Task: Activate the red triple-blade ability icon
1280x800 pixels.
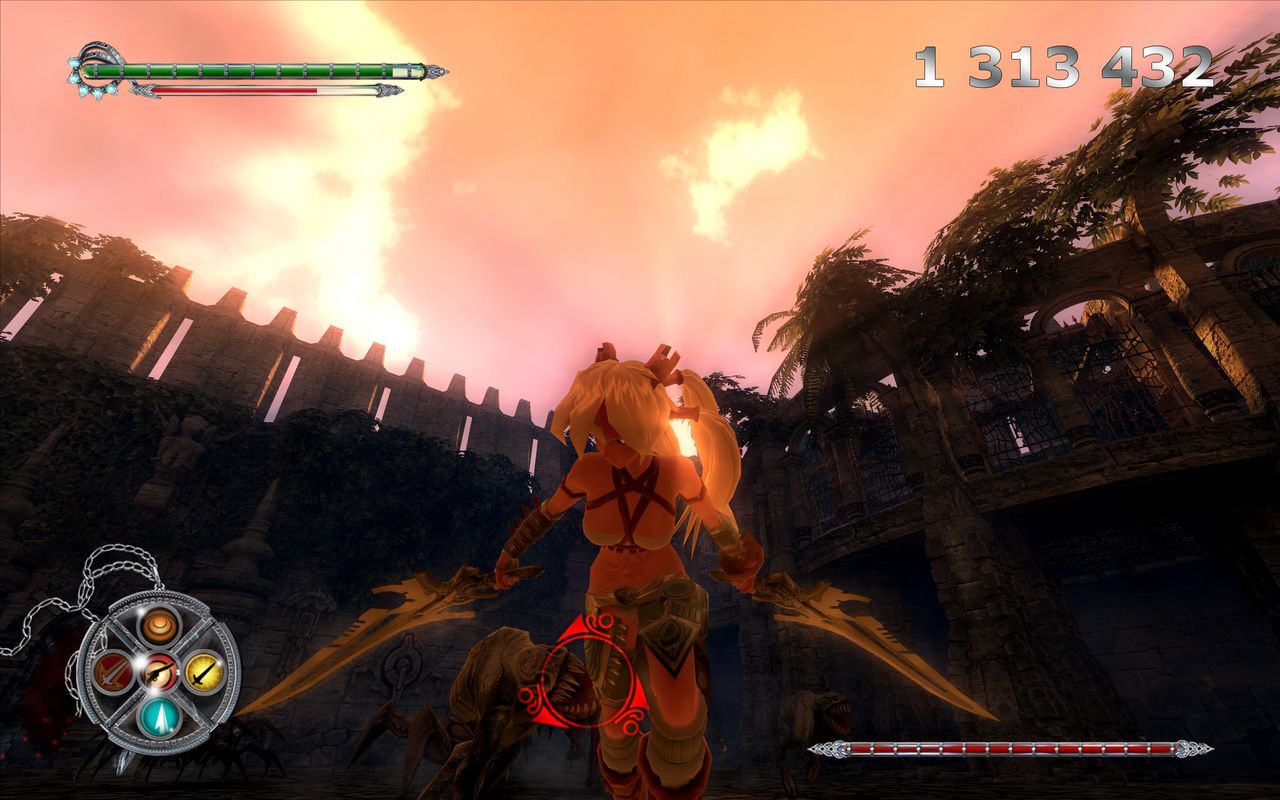Action: tap(111, 671)
